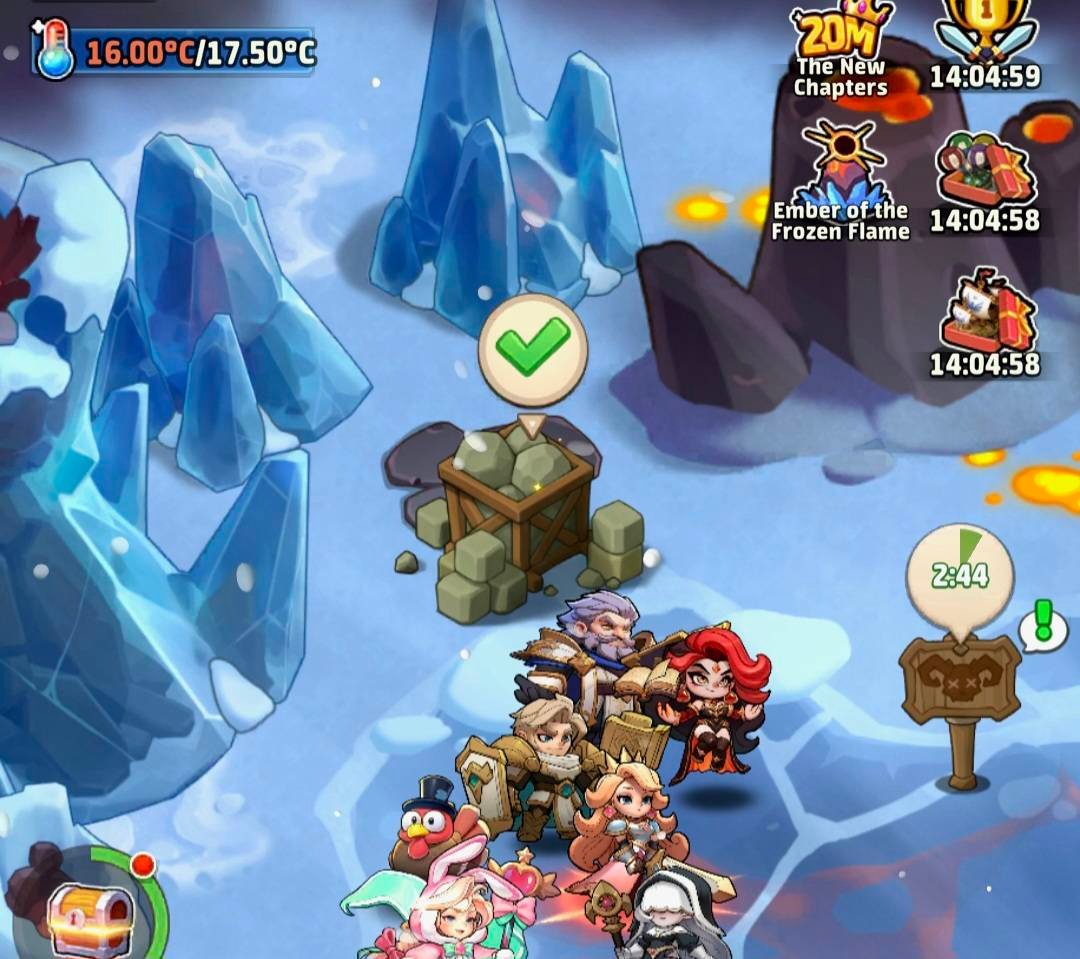Open The New Chapters 20M event
The image size is (1080, 959).
click(x=841, y=48)
